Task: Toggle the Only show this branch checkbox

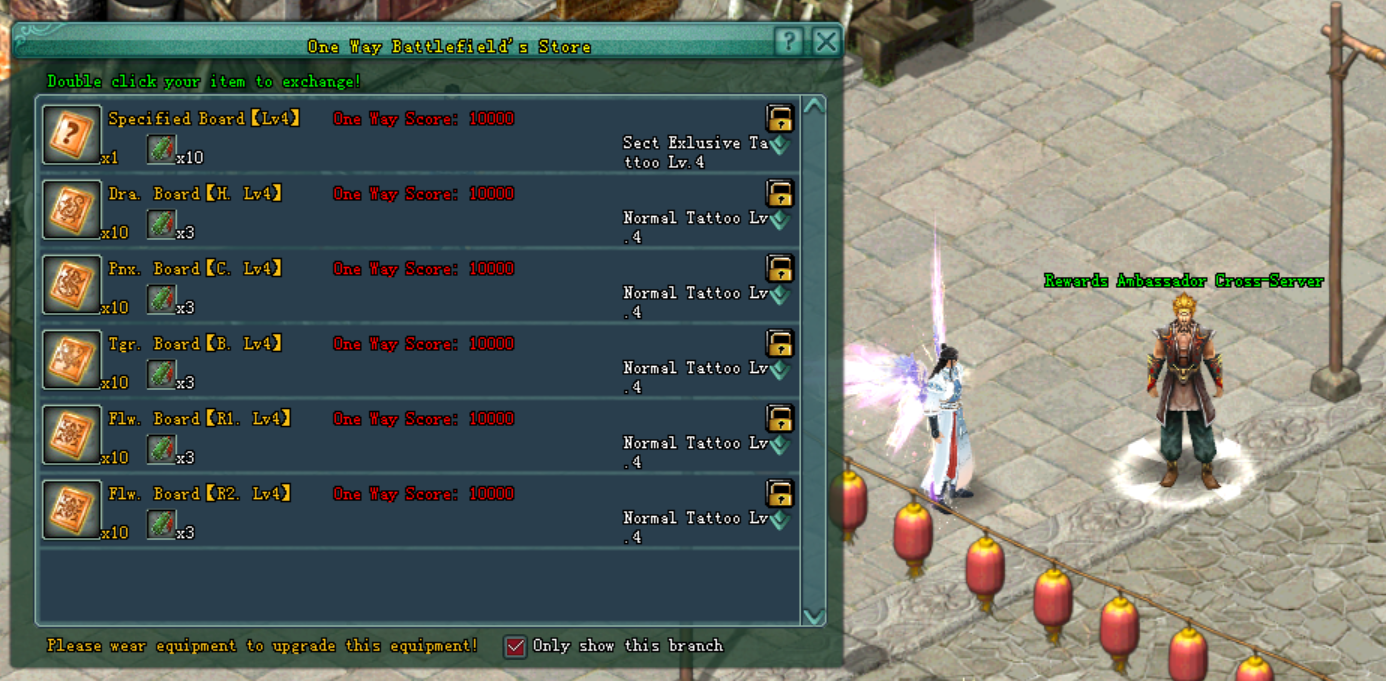Action: [x=515, y=646]
